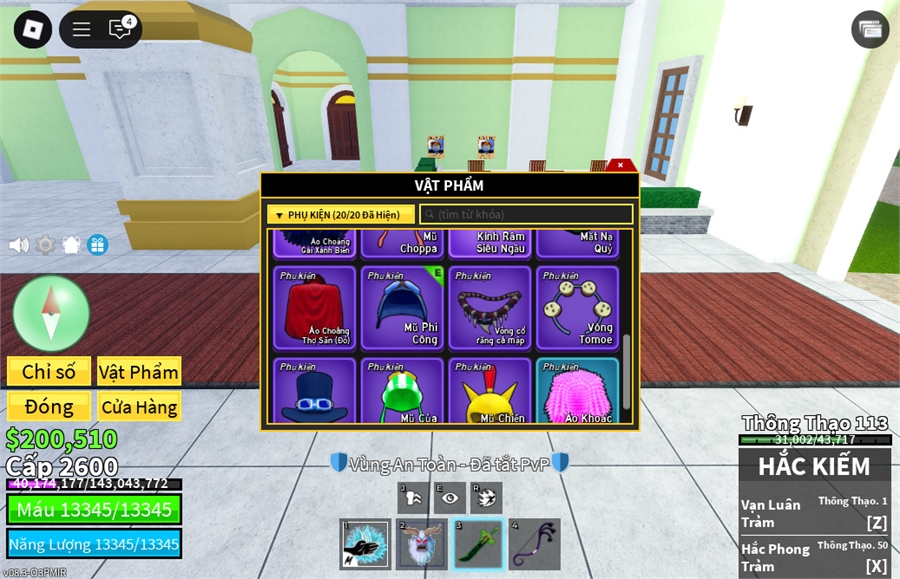This screenshot has width=900, height=579.
Task: Open the Cửa Hàng shop
Action: (139, 407)
